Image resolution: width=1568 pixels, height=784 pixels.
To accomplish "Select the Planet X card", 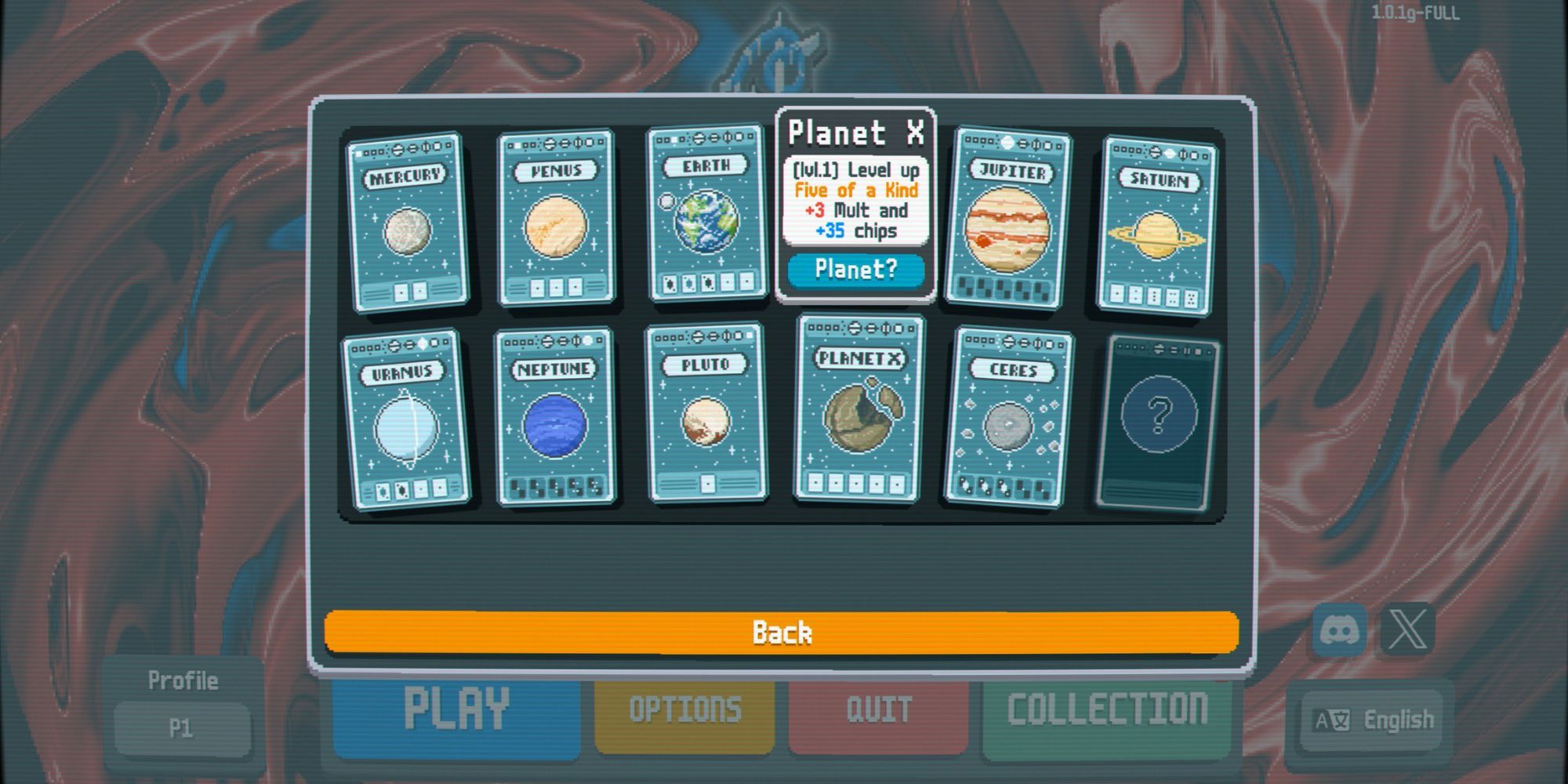I will tap(858, 409).
